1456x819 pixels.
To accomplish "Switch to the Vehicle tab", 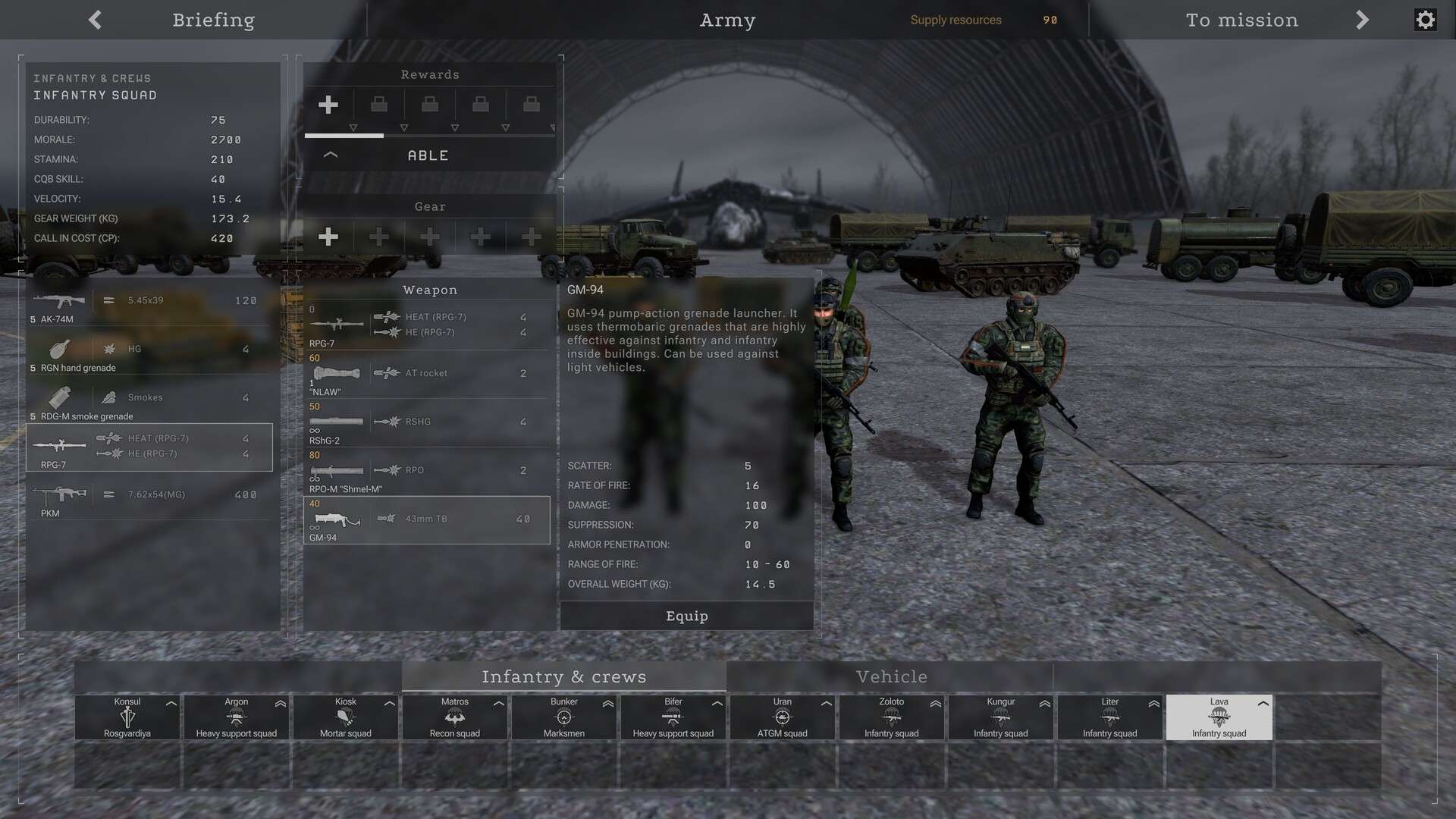I will tap(891, 676).
